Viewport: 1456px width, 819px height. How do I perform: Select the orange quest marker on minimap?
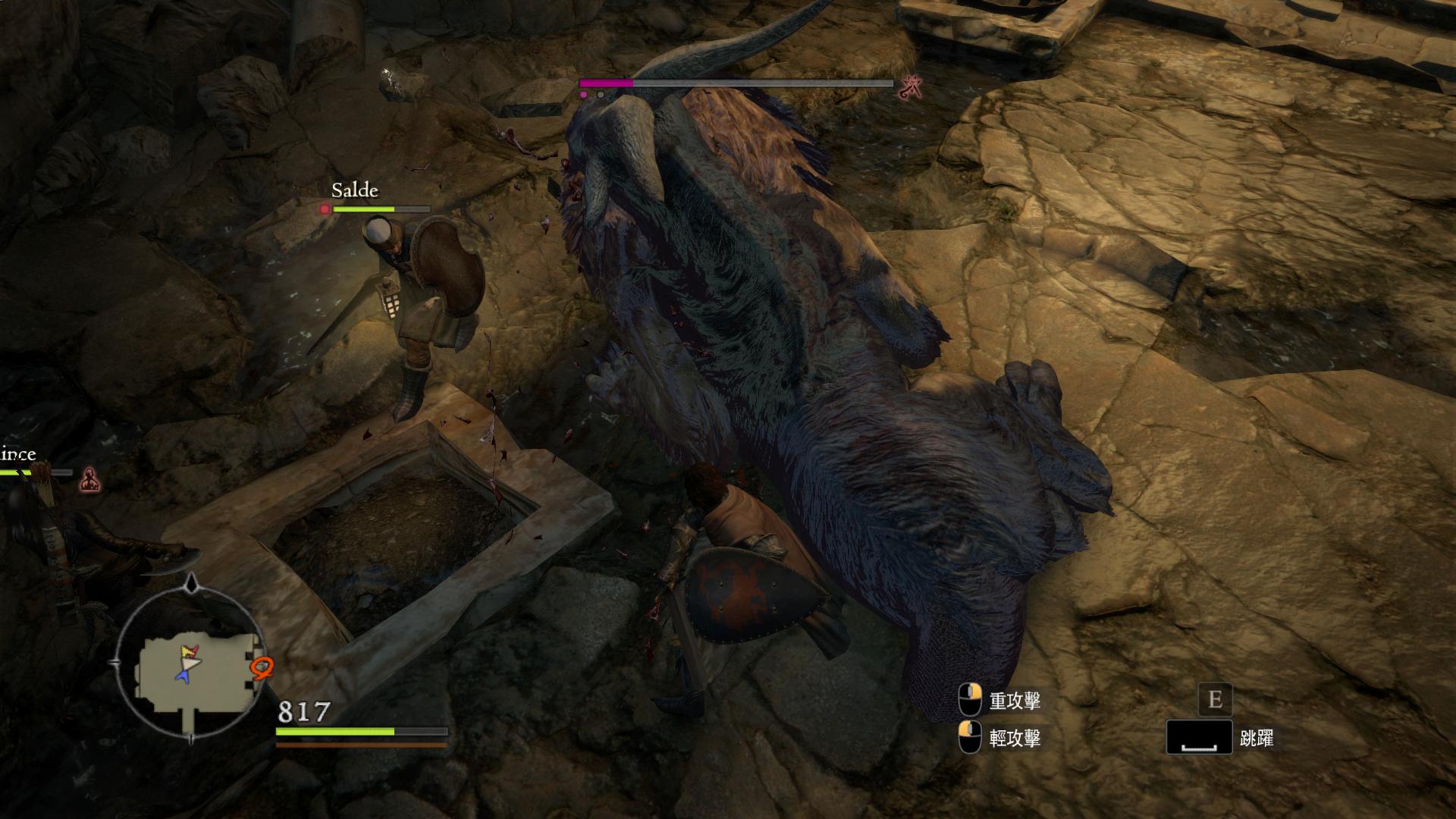coord(262,667)
